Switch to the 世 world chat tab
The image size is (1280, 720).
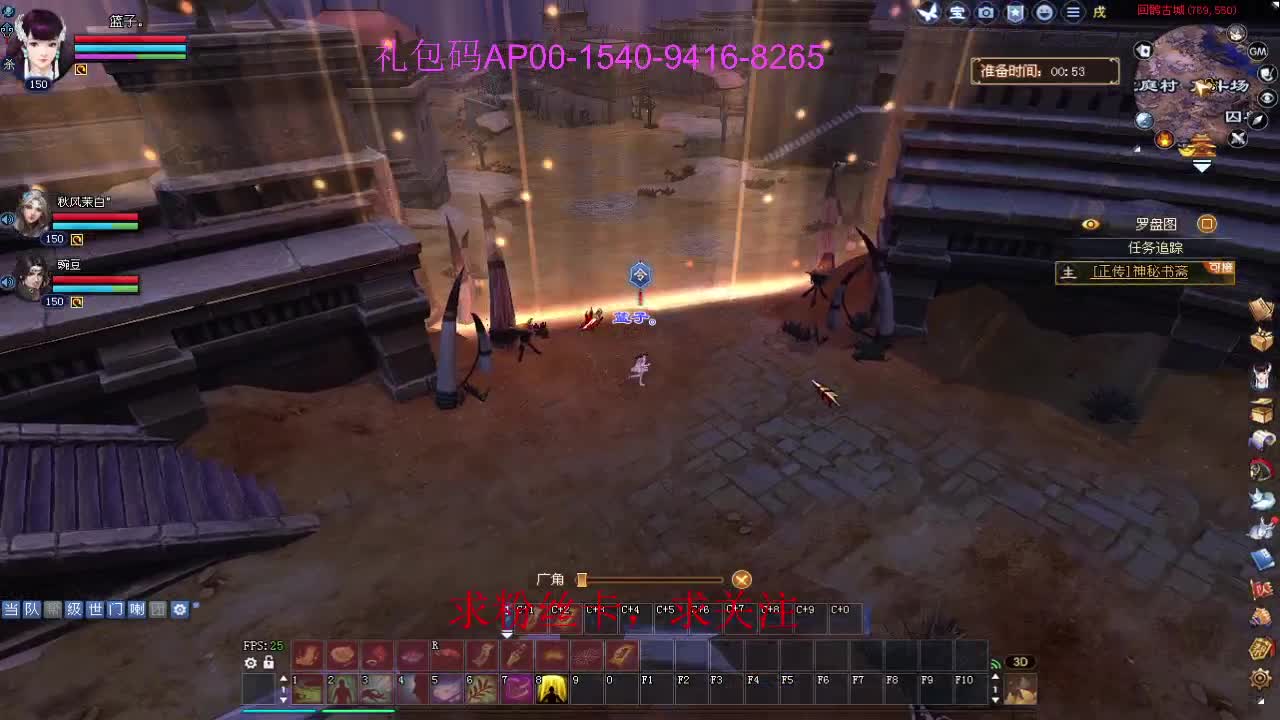coord(94,609)
